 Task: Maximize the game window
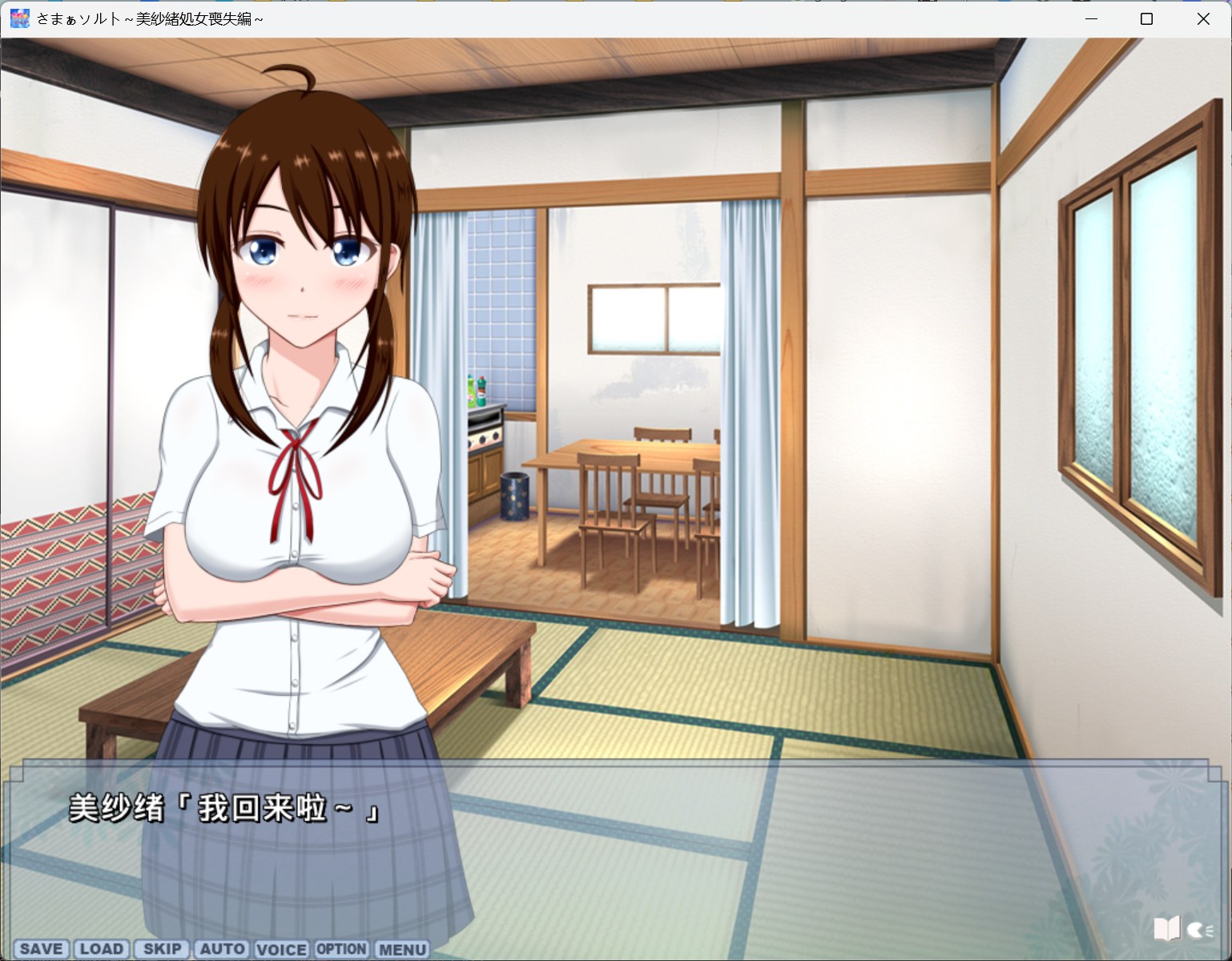(x=1146, y=19)
